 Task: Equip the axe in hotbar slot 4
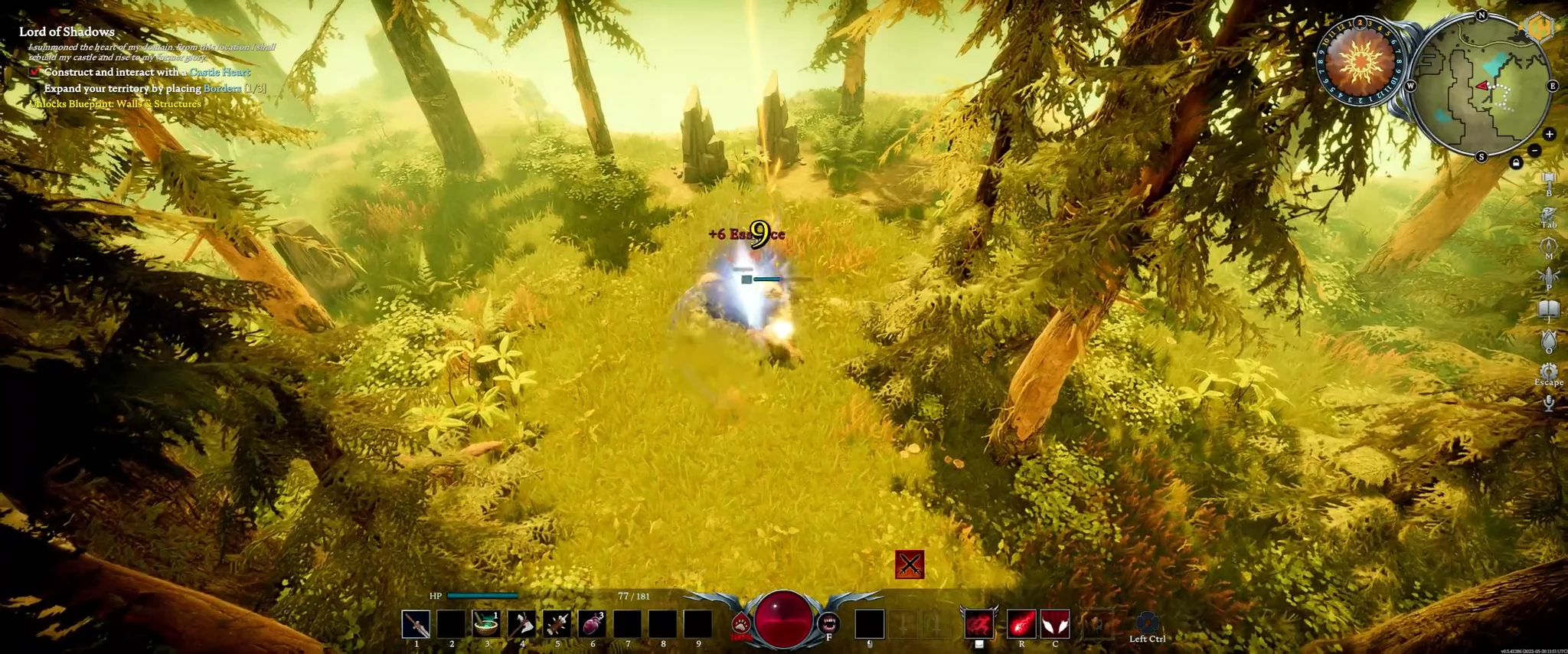pyautogui.click(x=521, y=624)
